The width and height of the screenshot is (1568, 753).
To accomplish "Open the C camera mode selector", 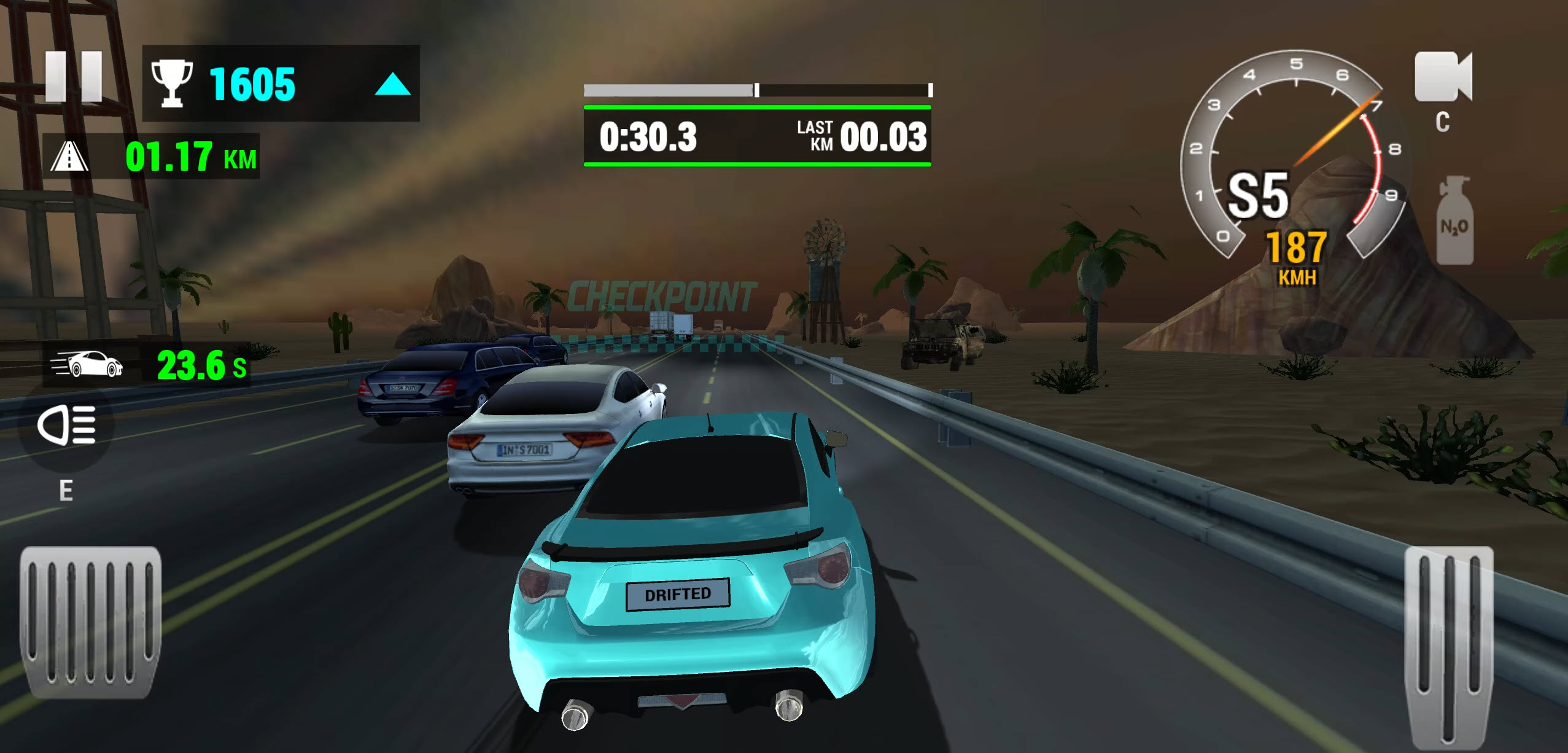I will (x=1444, y=120).
